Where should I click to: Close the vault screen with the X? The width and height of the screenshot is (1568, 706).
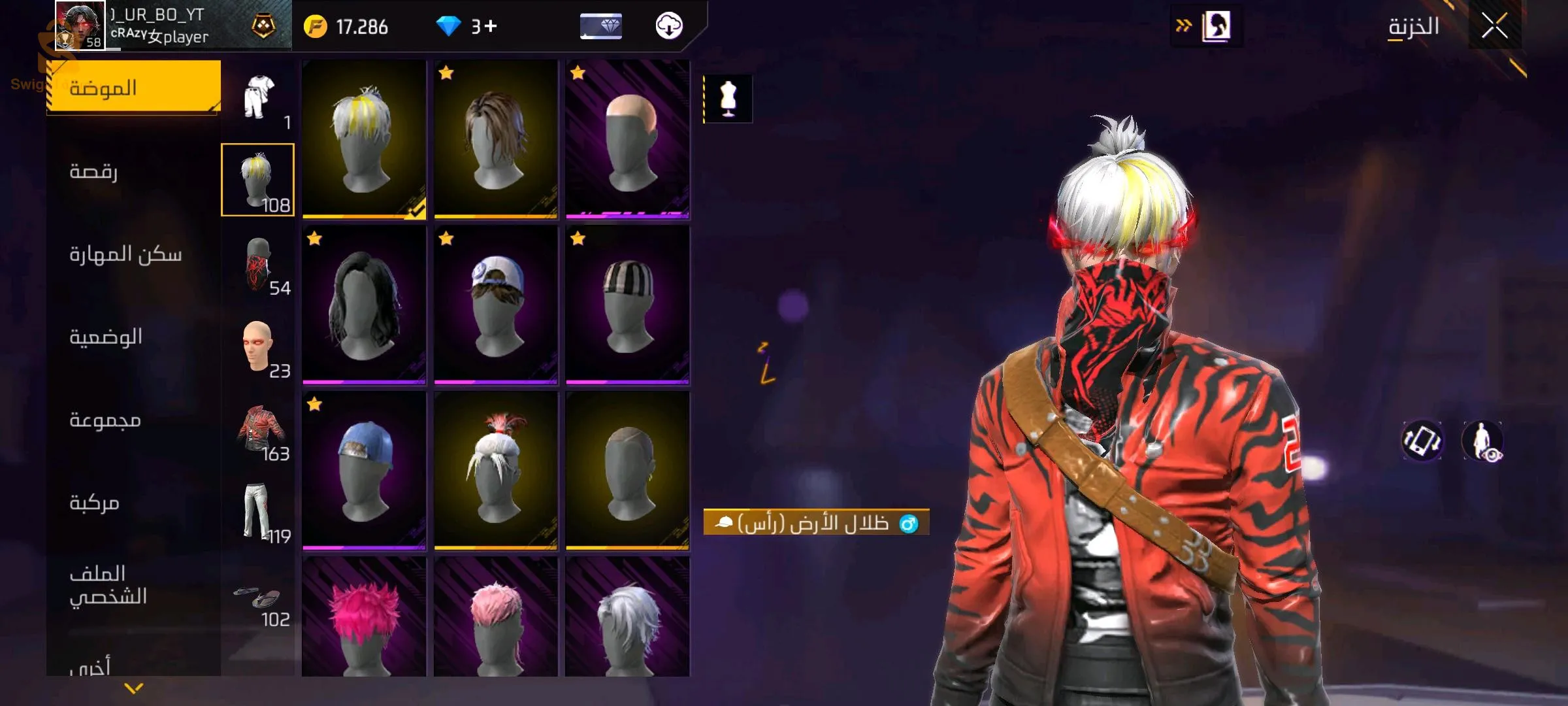pos(1494,26)
